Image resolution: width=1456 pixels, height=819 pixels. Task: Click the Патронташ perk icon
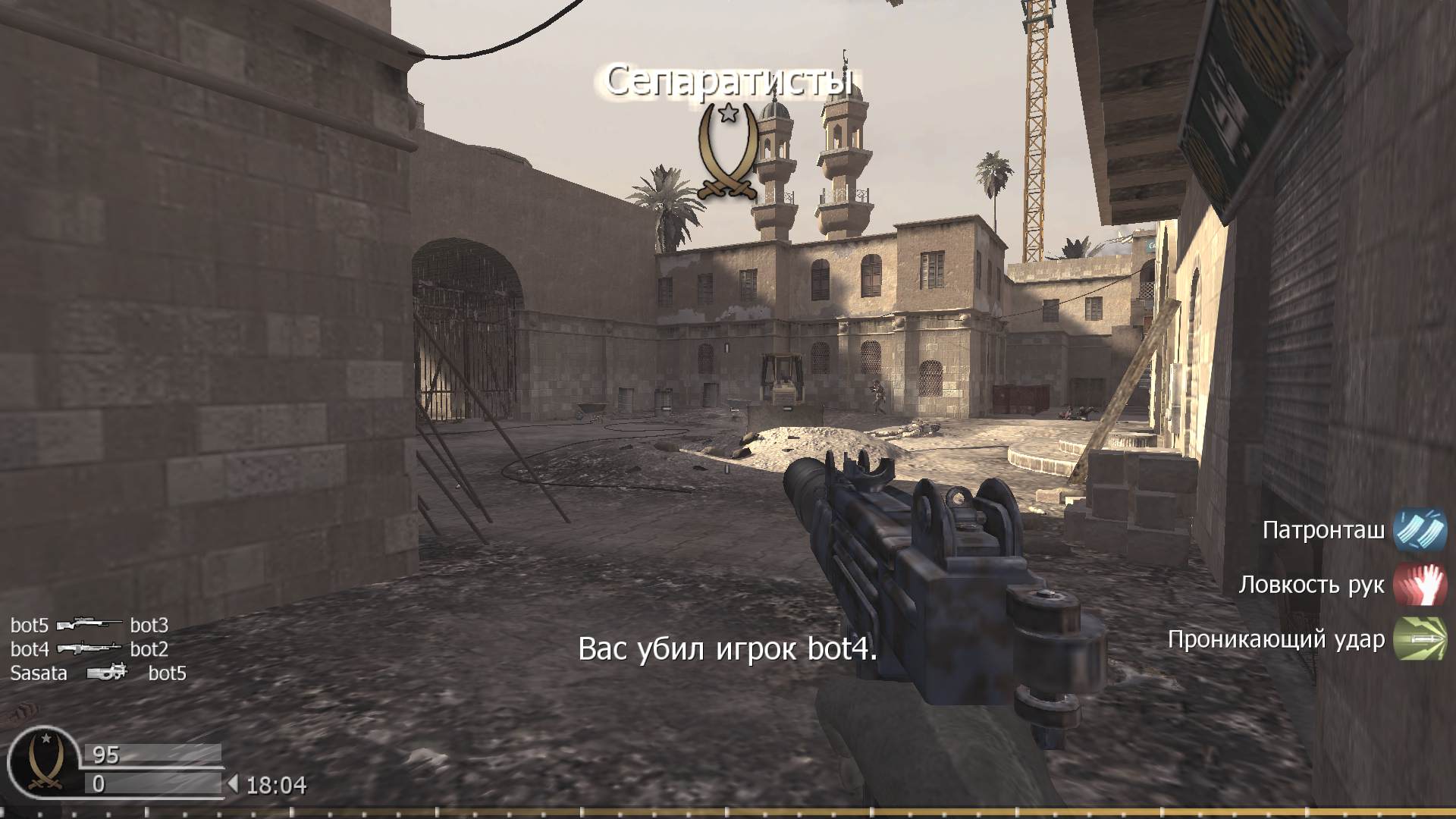[1420, 529]
